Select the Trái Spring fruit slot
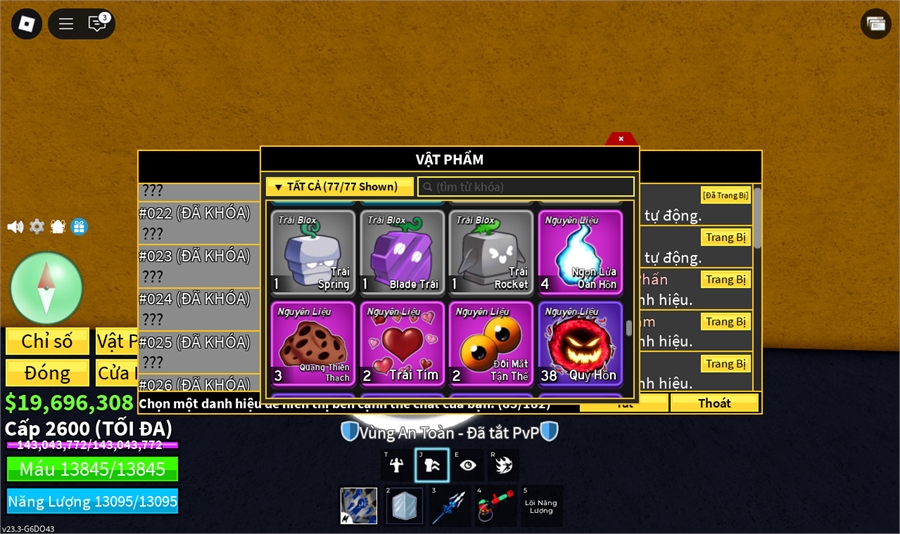The height and width of the screenshot is (534, 900). click(313, 251)
